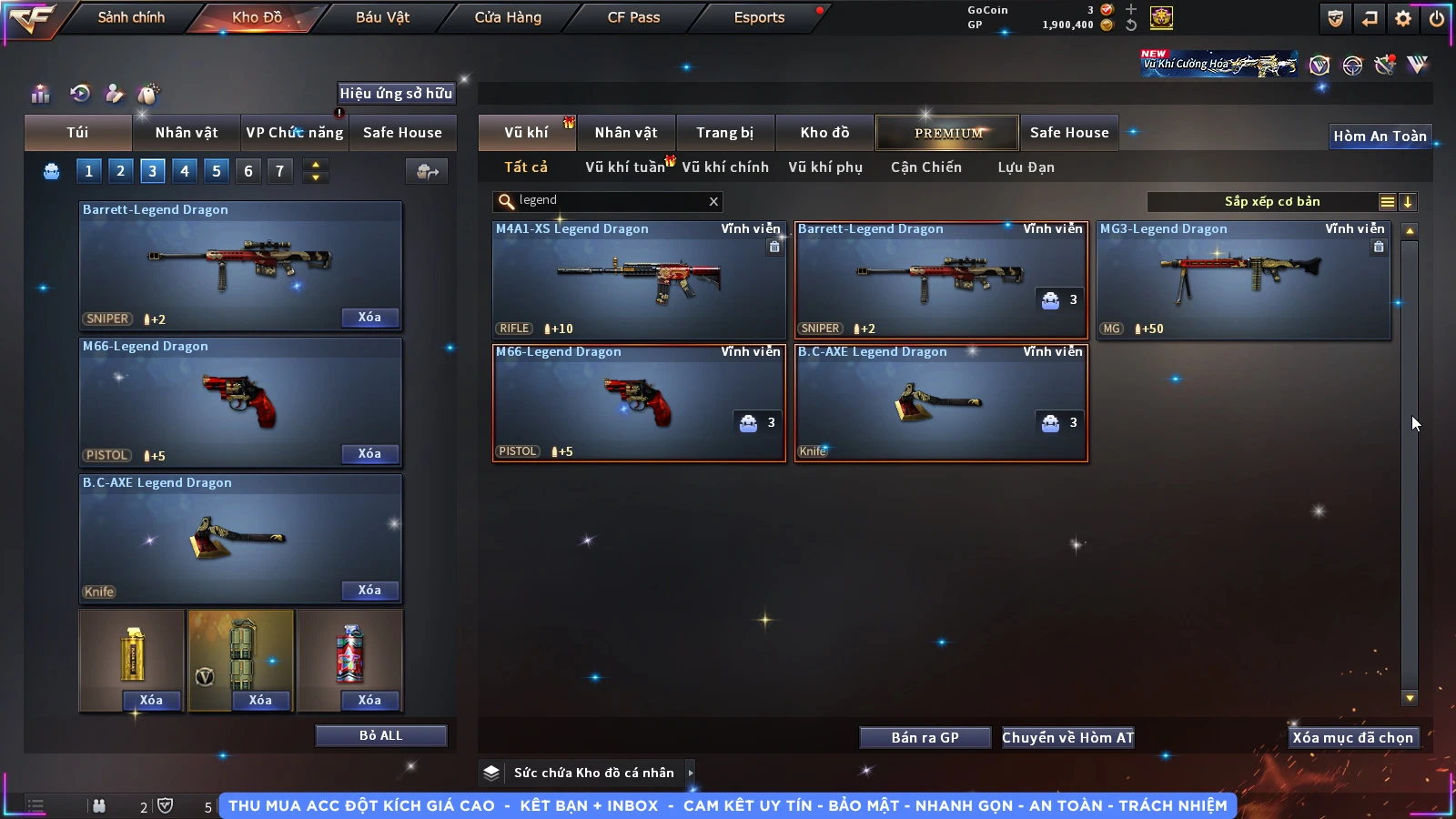The image size is (1456, 819).
Task: Open the Sảnh chính lobby tab
Action: click(x=131, y=17)
